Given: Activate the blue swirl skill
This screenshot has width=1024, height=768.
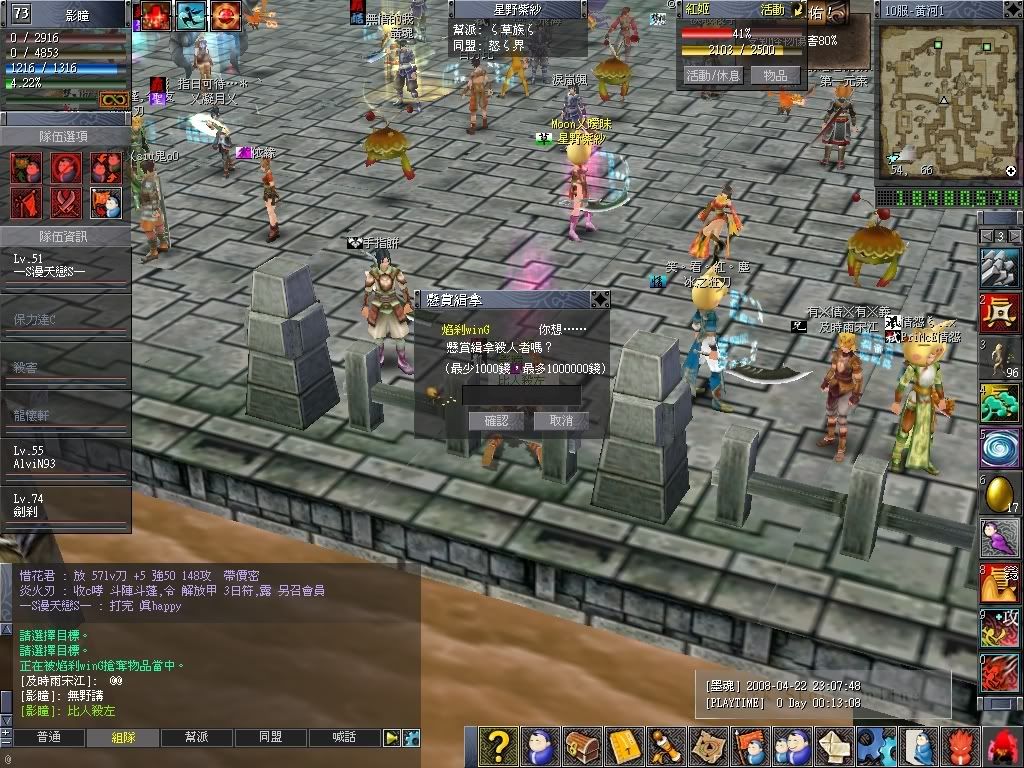Looking at the screenshot, I should 1000,447.
